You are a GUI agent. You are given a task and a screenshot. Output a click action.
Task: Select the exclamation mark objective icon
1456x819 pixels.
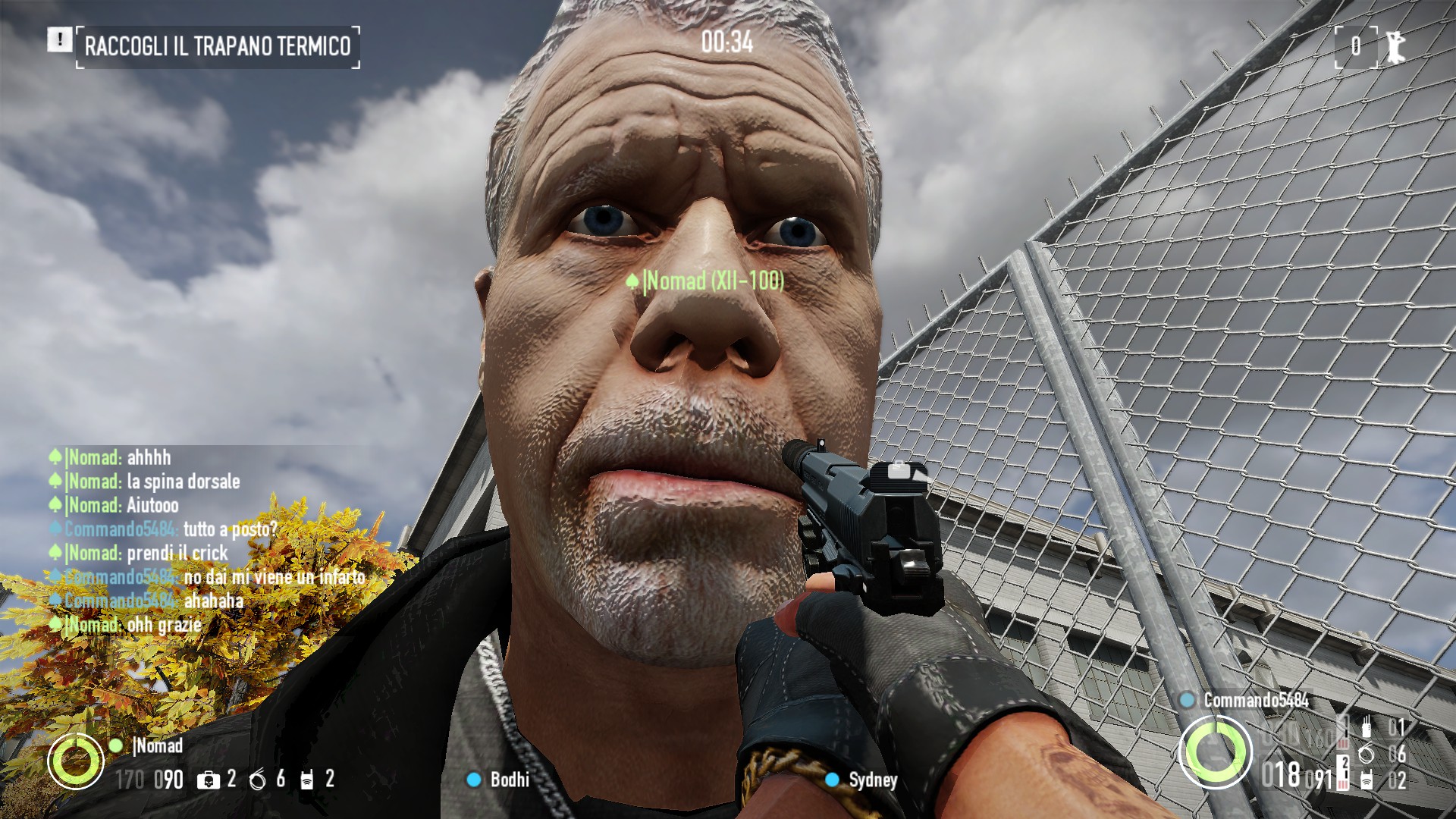(x=59, y=39)
